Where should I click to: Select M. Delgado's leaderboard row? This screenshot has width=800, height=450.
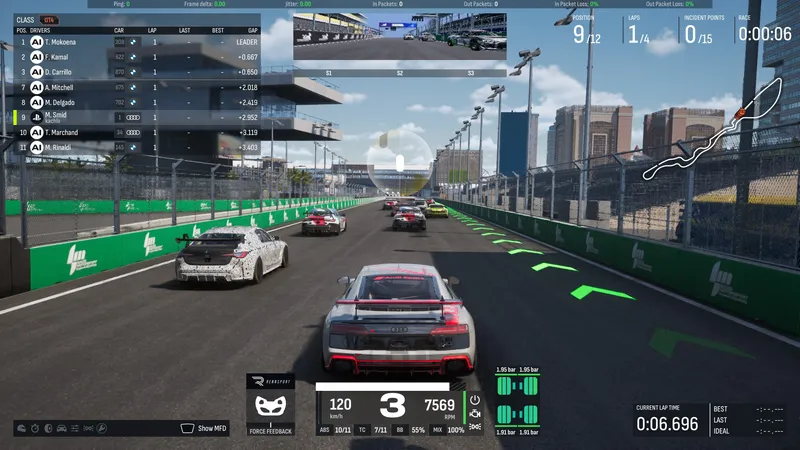pyautogui.click(x=130, y=102)
